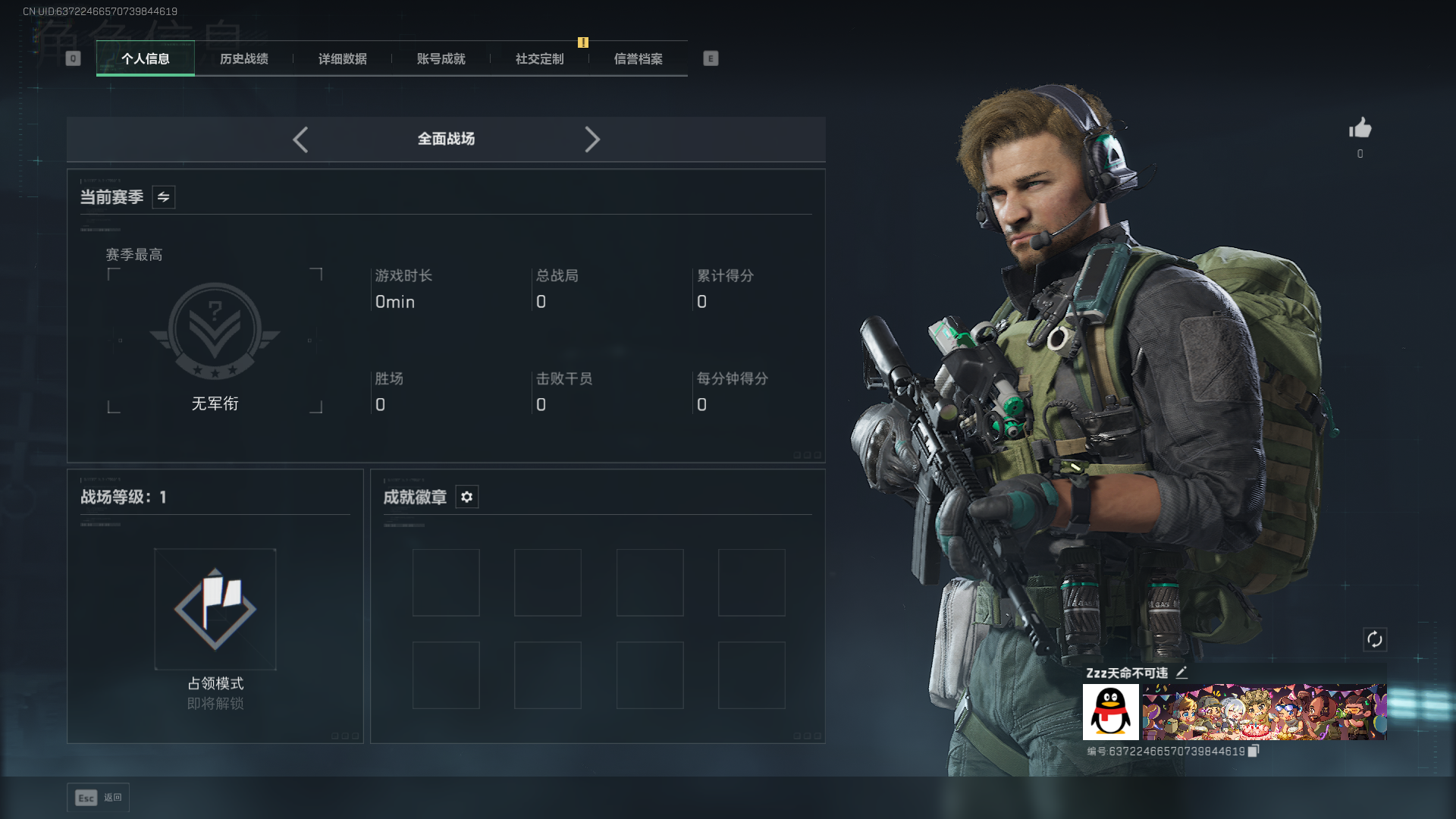Click the right arrow beside 全面战场
This screenshot has height=819, width=1456.
pyautogui.click(x=592, y=140)
